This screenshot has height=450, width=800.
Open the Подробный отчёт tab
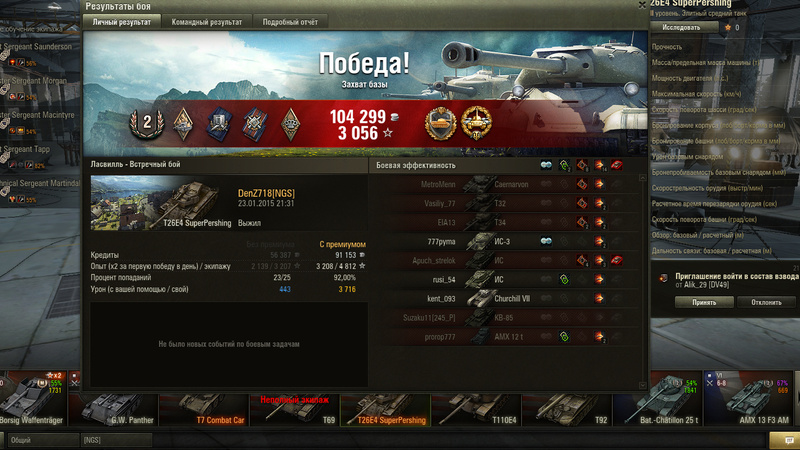(x=289, y=21)
